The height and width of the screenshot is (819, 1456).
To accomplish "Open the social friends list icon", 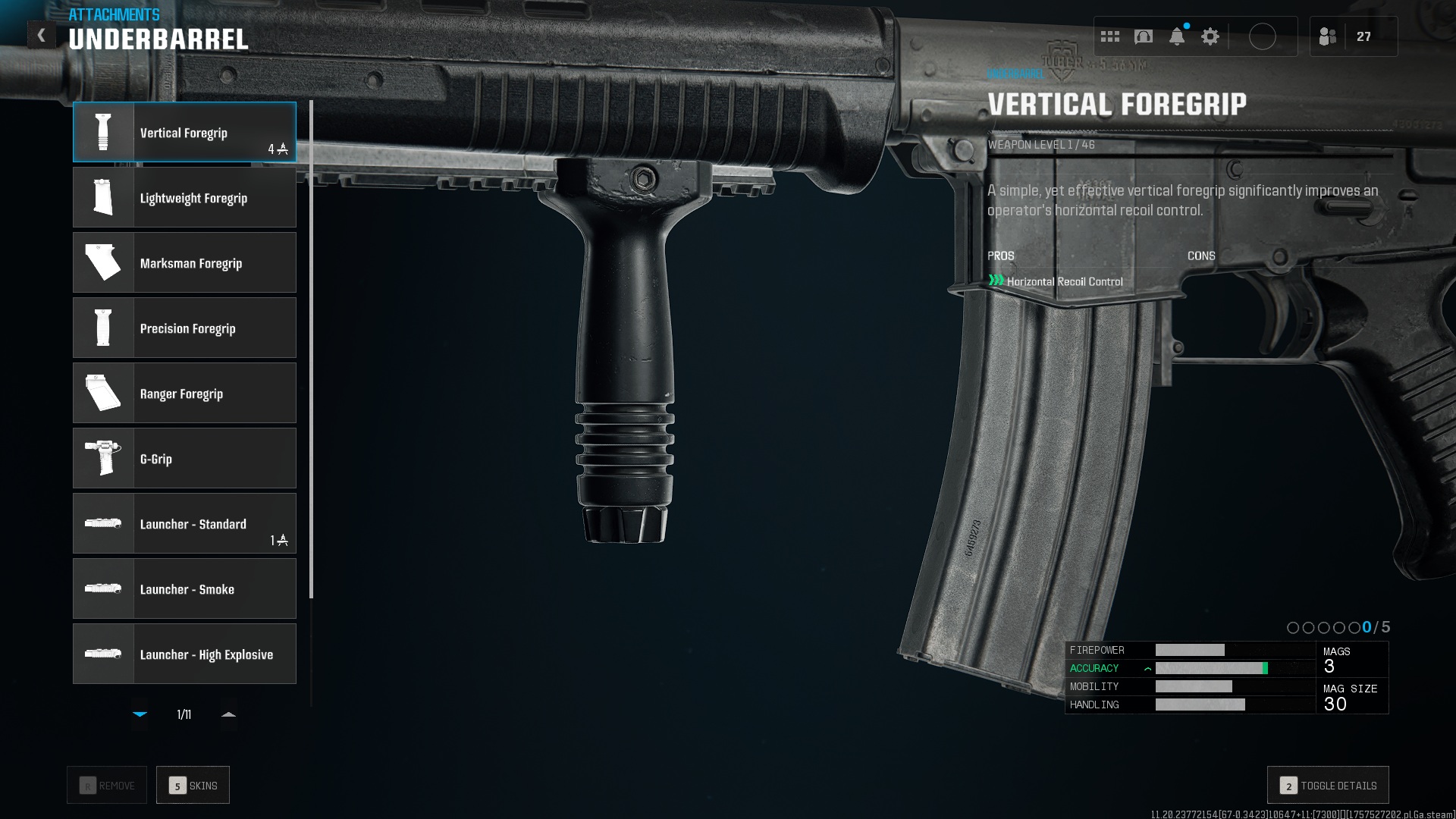I will pos(1328,36).
